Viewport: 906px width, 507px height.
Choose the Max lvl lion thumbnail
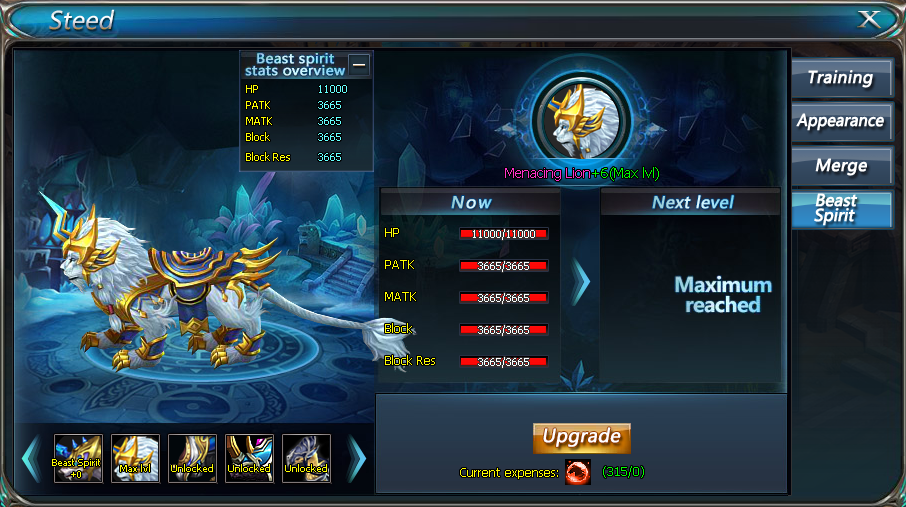coord(135,459)
